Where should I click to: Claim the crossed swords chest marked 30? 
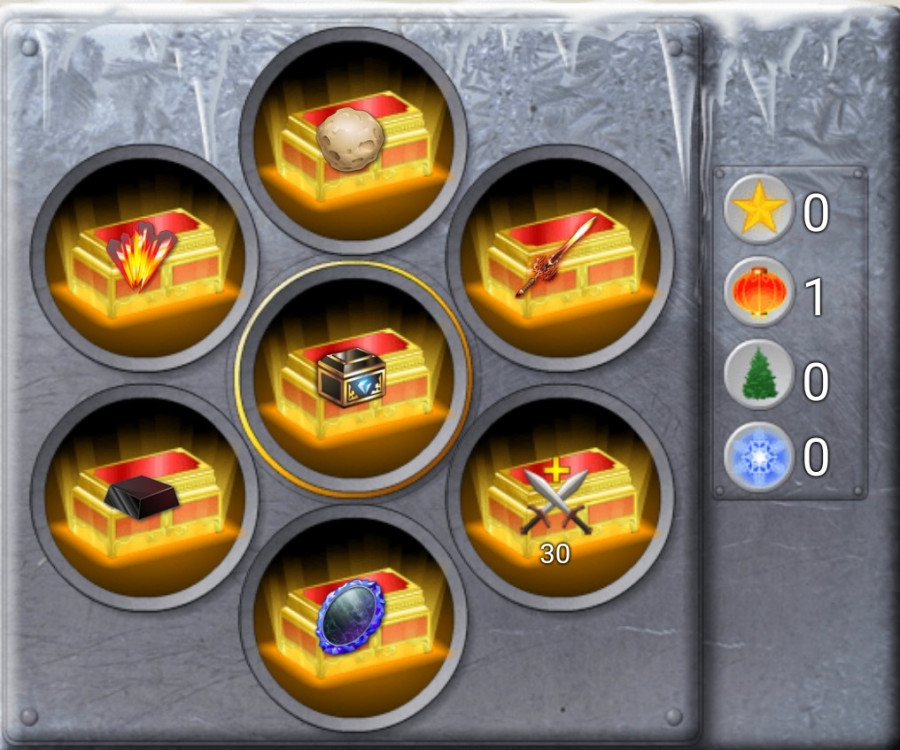[x=560, y=497]
